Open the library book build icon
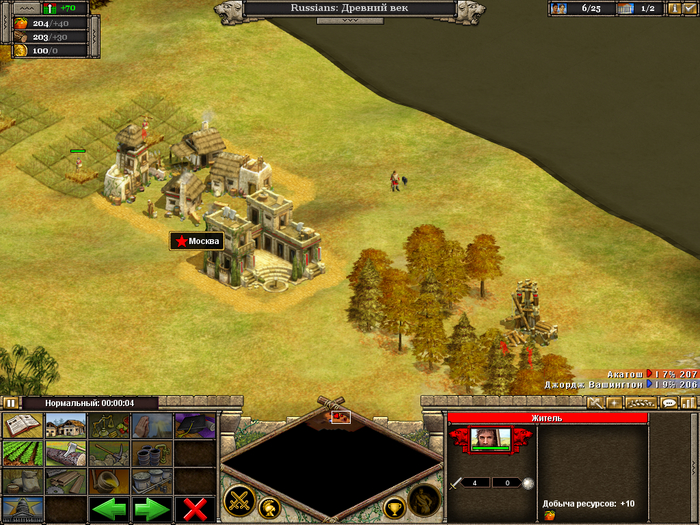The image size is (700, 525). click(22, 426)
